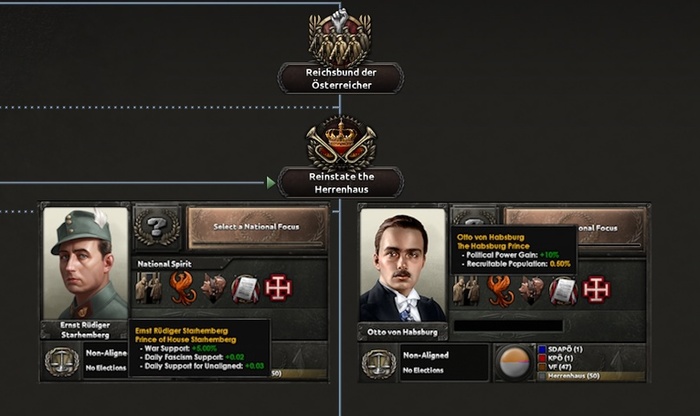Open the question-mark focus icon beside Starhemberg
This screenshot has width=700, height=416.
(158, 228)
